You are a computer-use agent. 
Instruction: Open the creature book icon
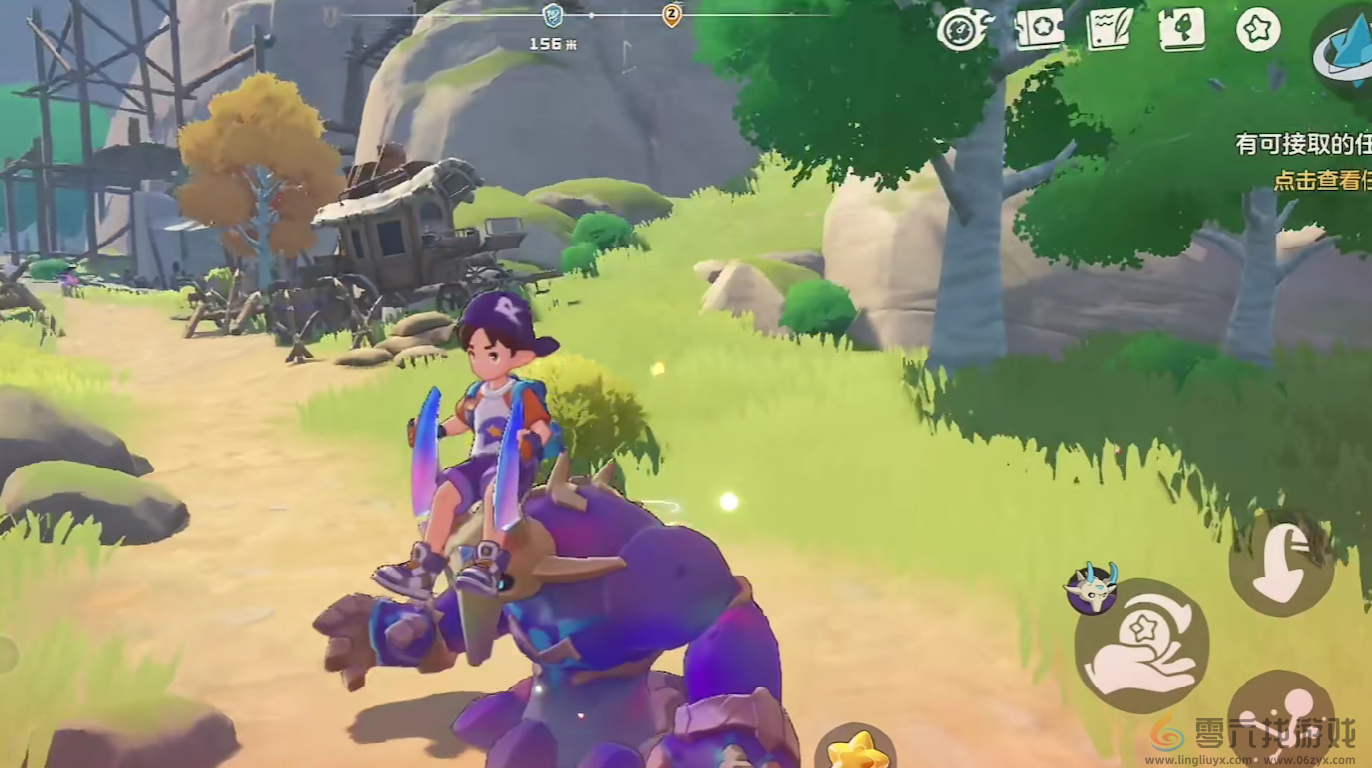coord(1182,28)
